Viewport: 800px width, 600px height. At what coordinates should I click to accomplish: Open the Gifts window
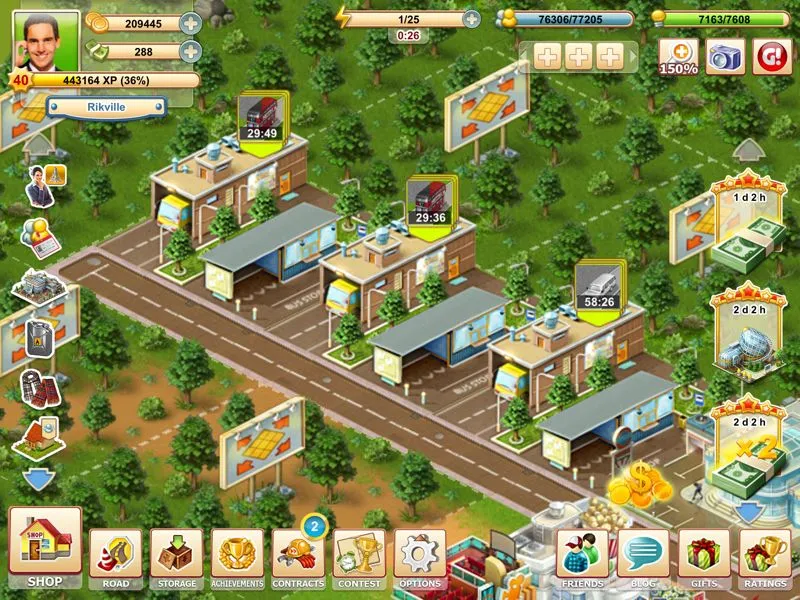point(704,556)
